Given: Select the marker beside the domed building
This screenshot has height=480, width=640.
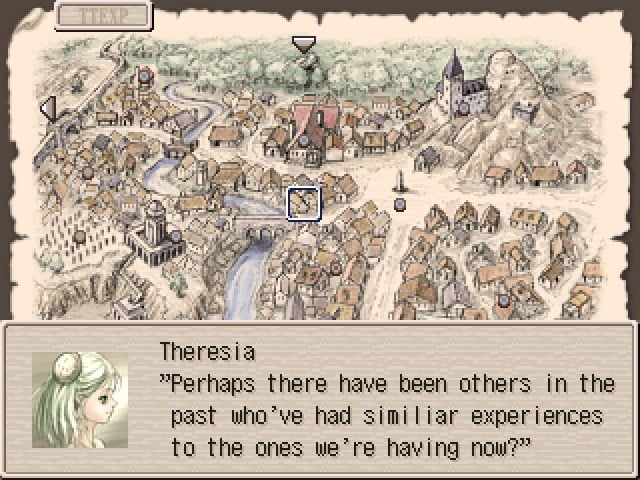Looking at the screenshot, I should pyautogui.click(x=176, y=236).
